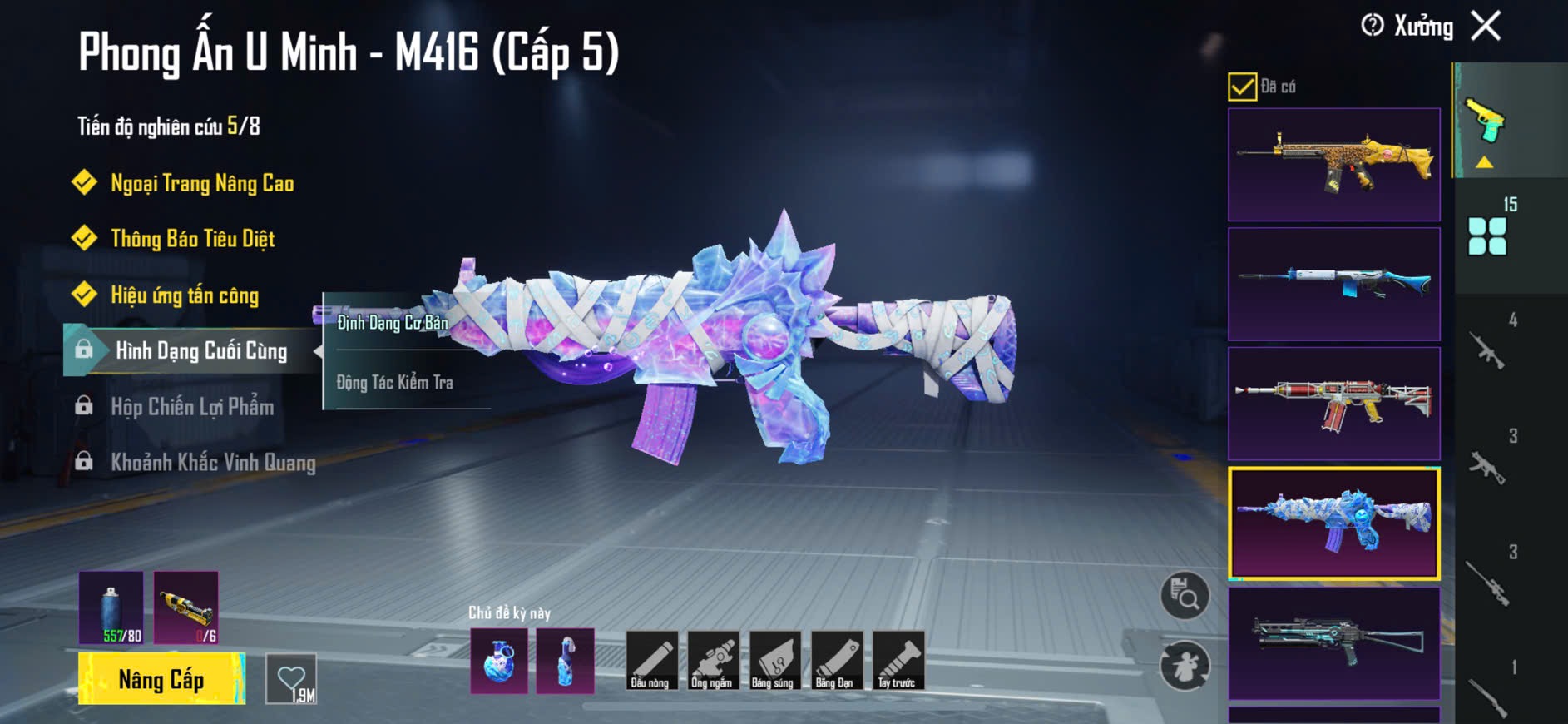
Task: Click the yellow Nâng Cấp upgrade button
Action: 161,679
